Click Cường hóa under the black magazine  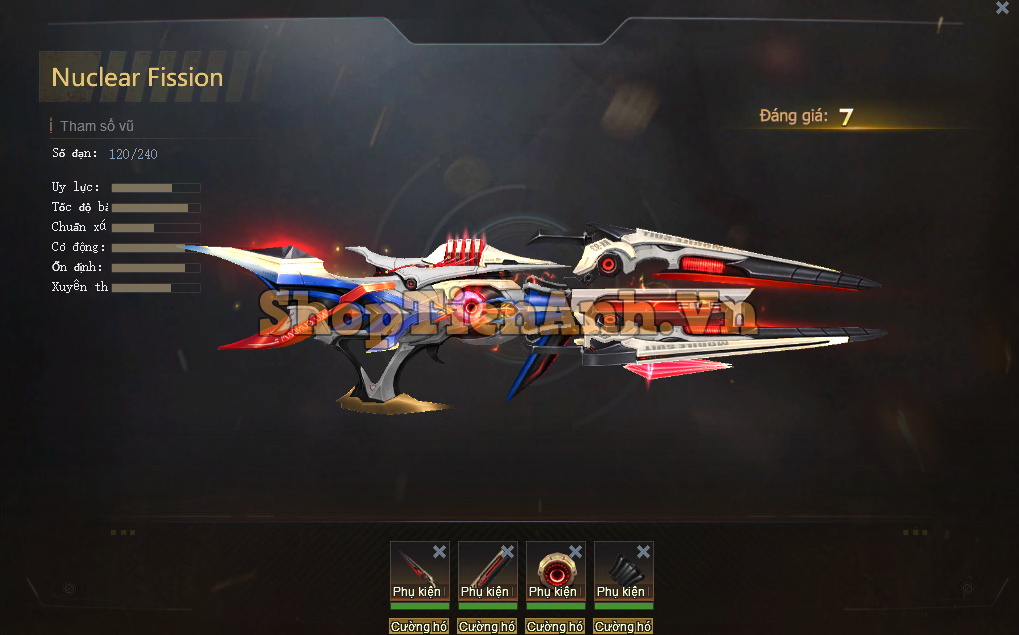pyautogui.click(x=623, y=627)
